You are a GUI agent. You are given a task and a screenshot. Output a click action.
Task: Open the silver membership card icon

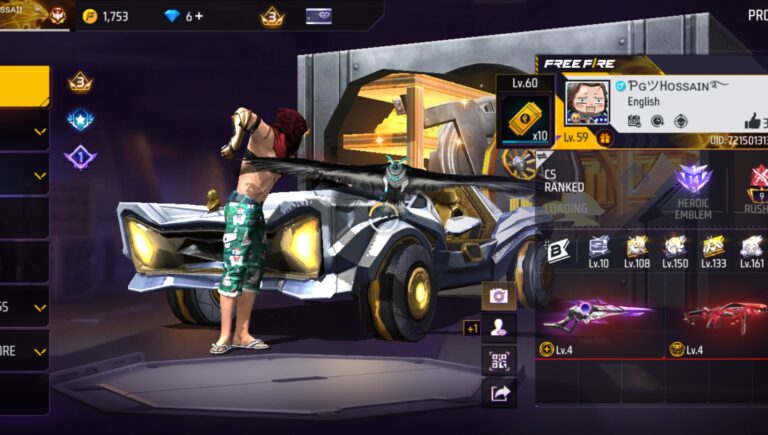(318, 16)
